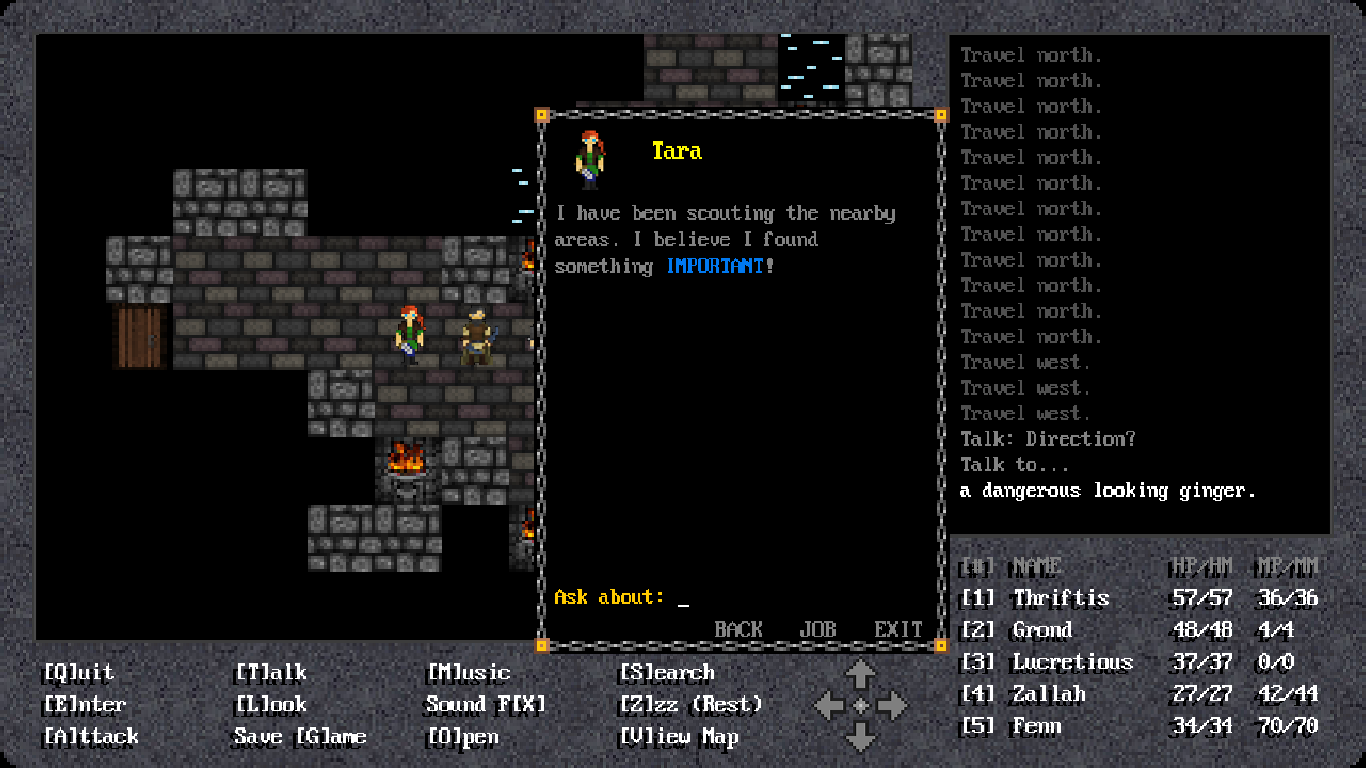
Task: Click the up directional arrow icon
Action: [x=861, y=672]
